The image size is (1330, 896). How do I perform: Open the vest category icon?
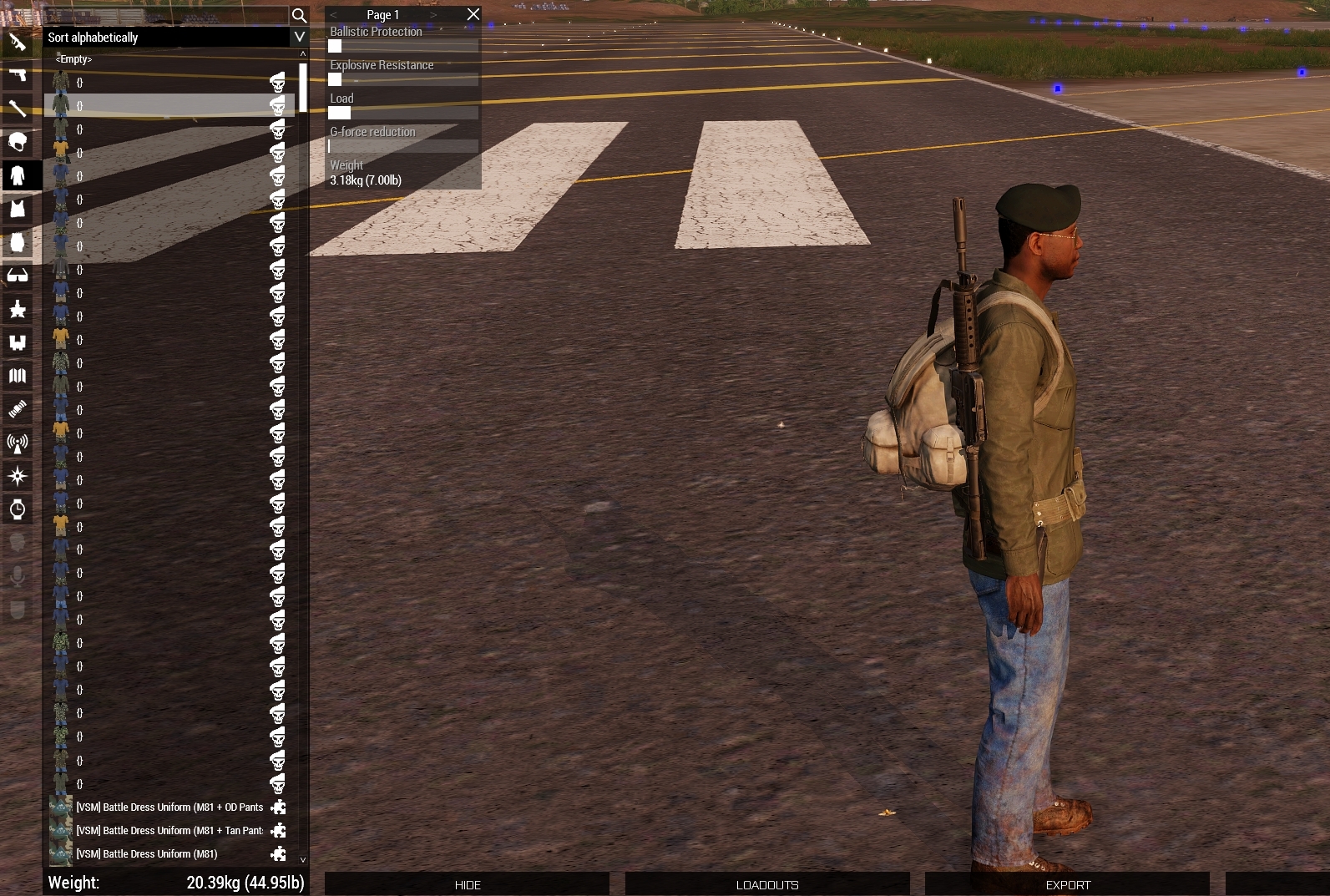(18, 208)
